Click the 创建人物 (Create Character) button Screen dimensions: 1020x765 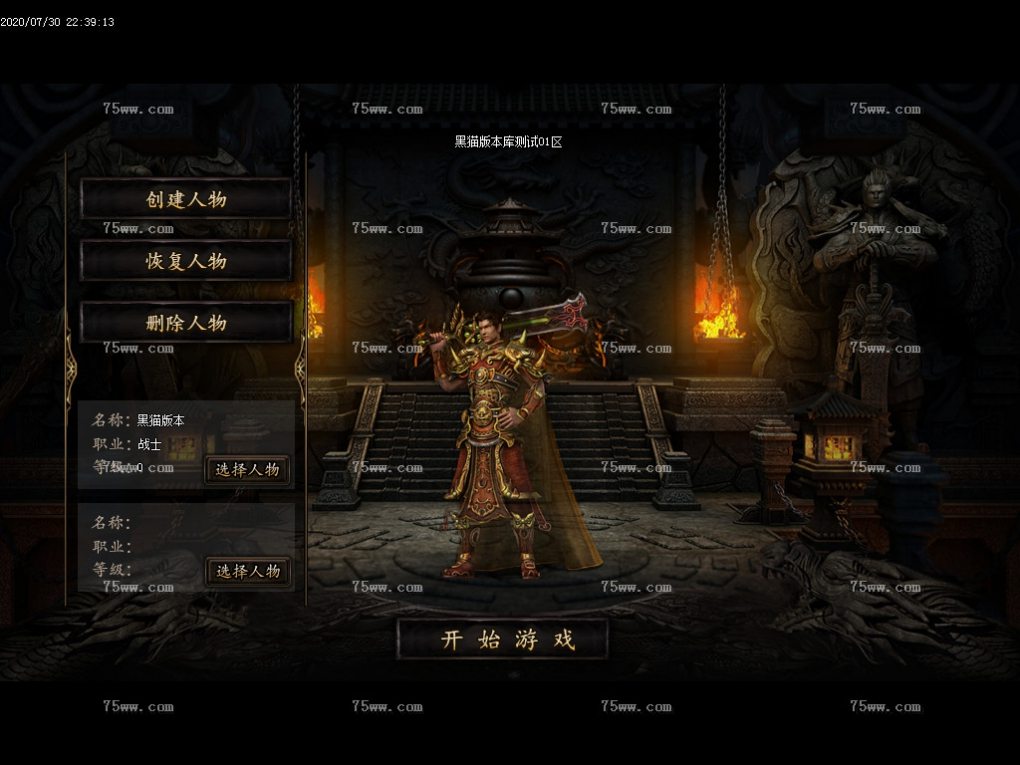186,199
